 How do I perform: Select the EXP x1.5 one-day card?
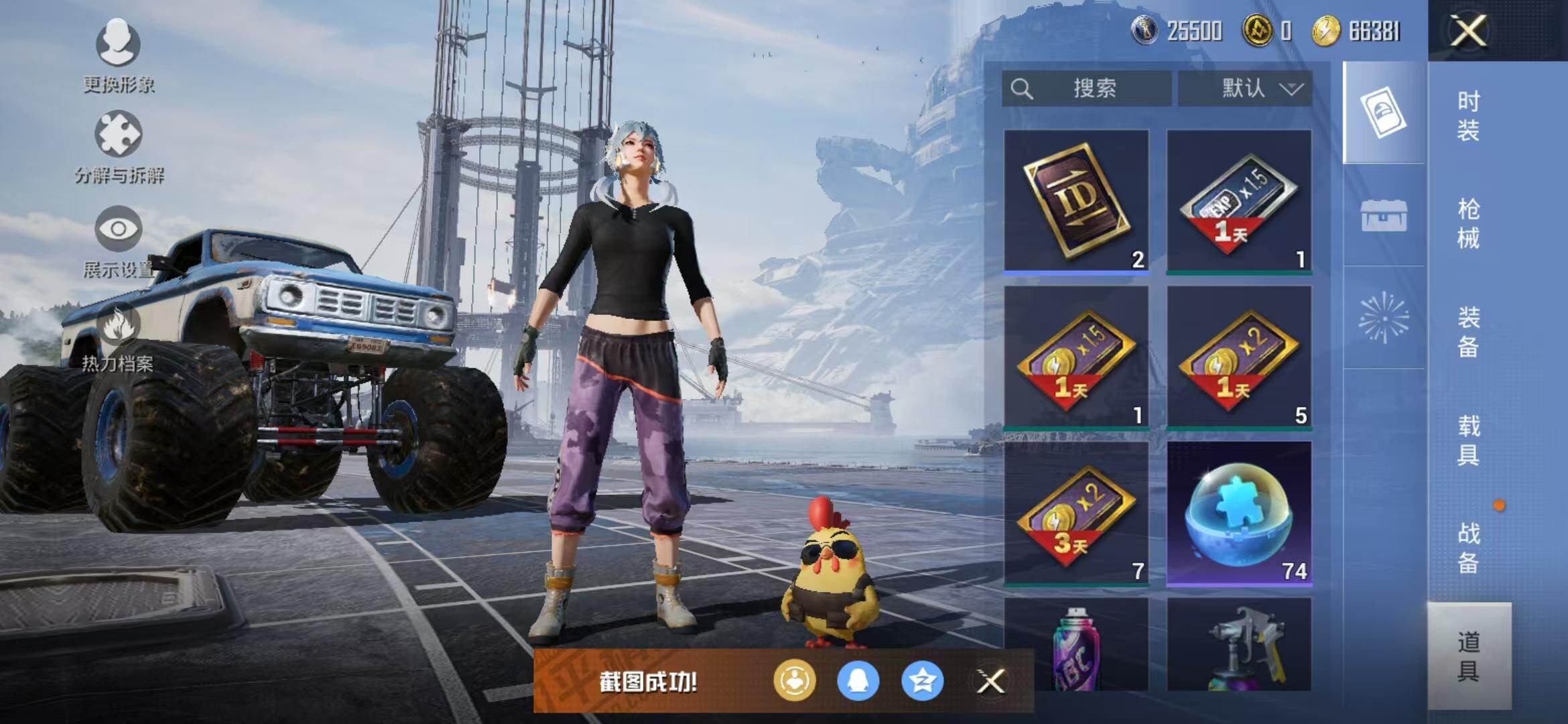pyautogui.click(x=1239, y=201)
